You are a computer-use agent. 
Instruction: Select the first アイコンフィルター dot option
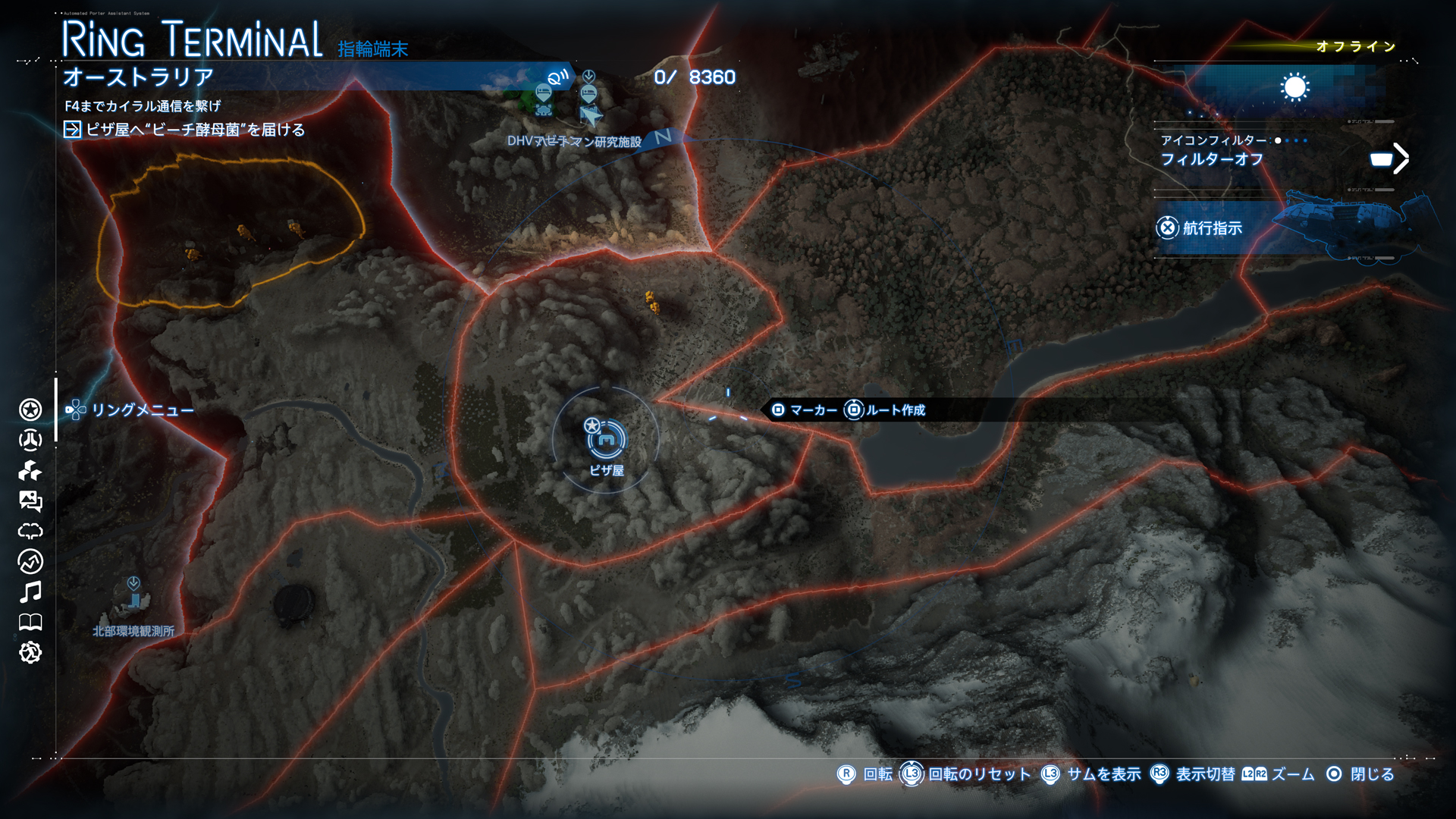click(x=1278, y=140)
